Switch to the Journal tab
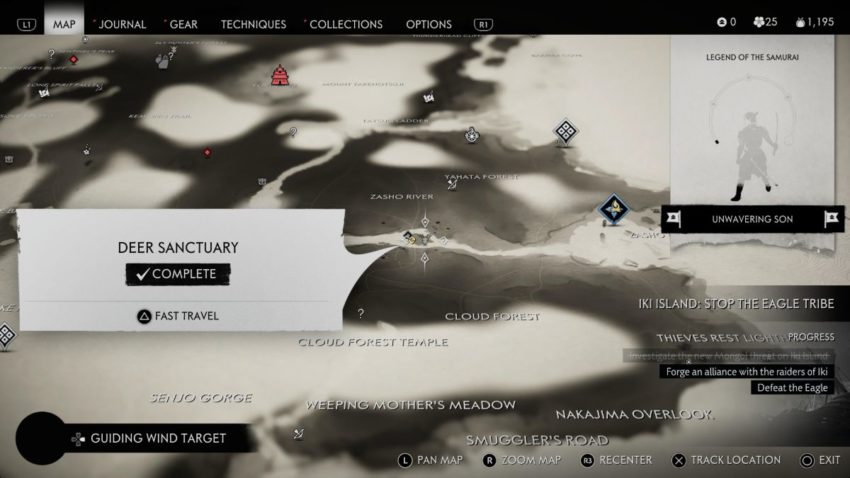 pyautogui.click(x=122, y=23)
